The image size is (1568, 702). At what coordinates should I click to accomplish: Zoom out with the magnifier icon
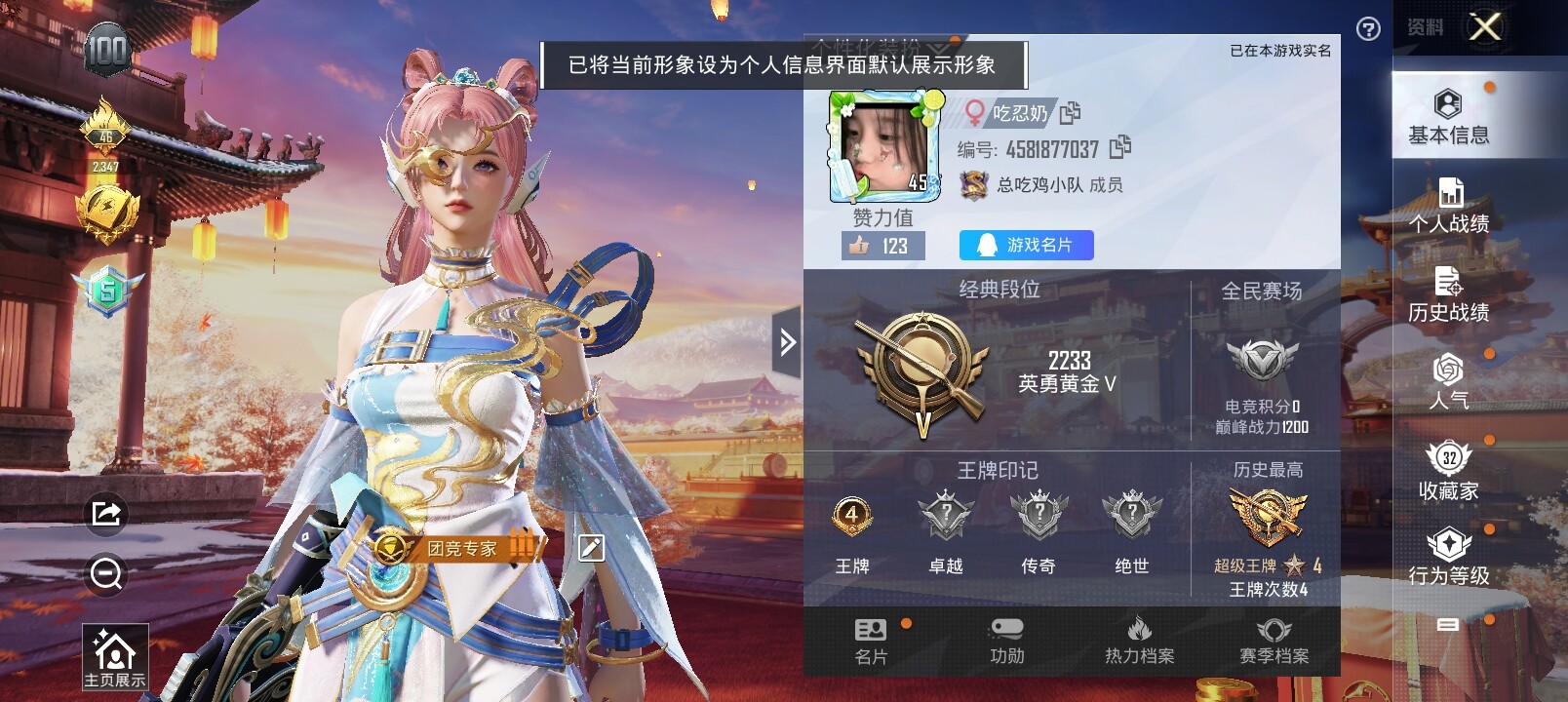(x=105, y=573)
